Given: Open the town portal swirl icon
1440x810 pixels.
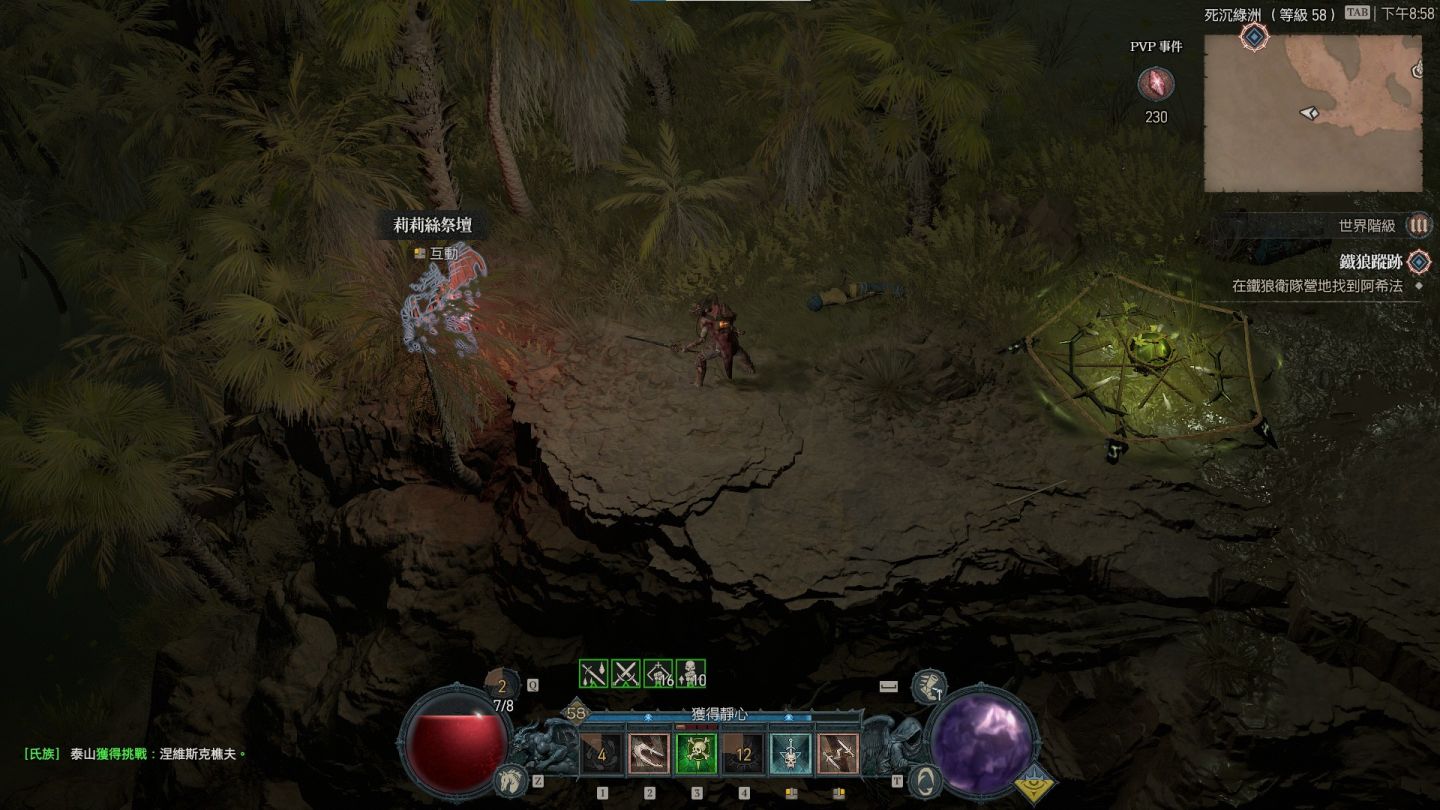Looking at the screenshot, I should coord(926,779).
